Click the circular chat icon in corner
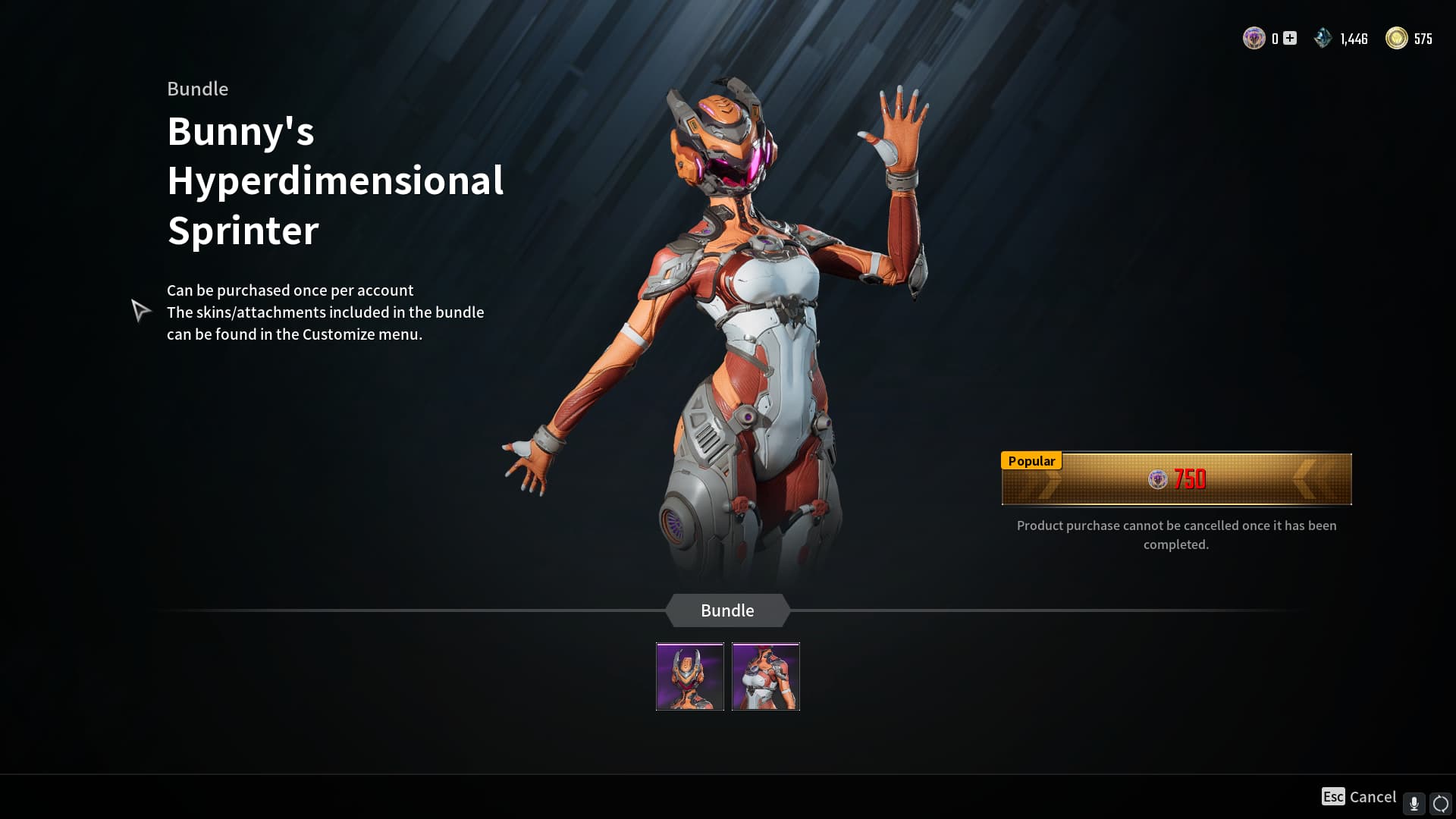 (1440, 803)
